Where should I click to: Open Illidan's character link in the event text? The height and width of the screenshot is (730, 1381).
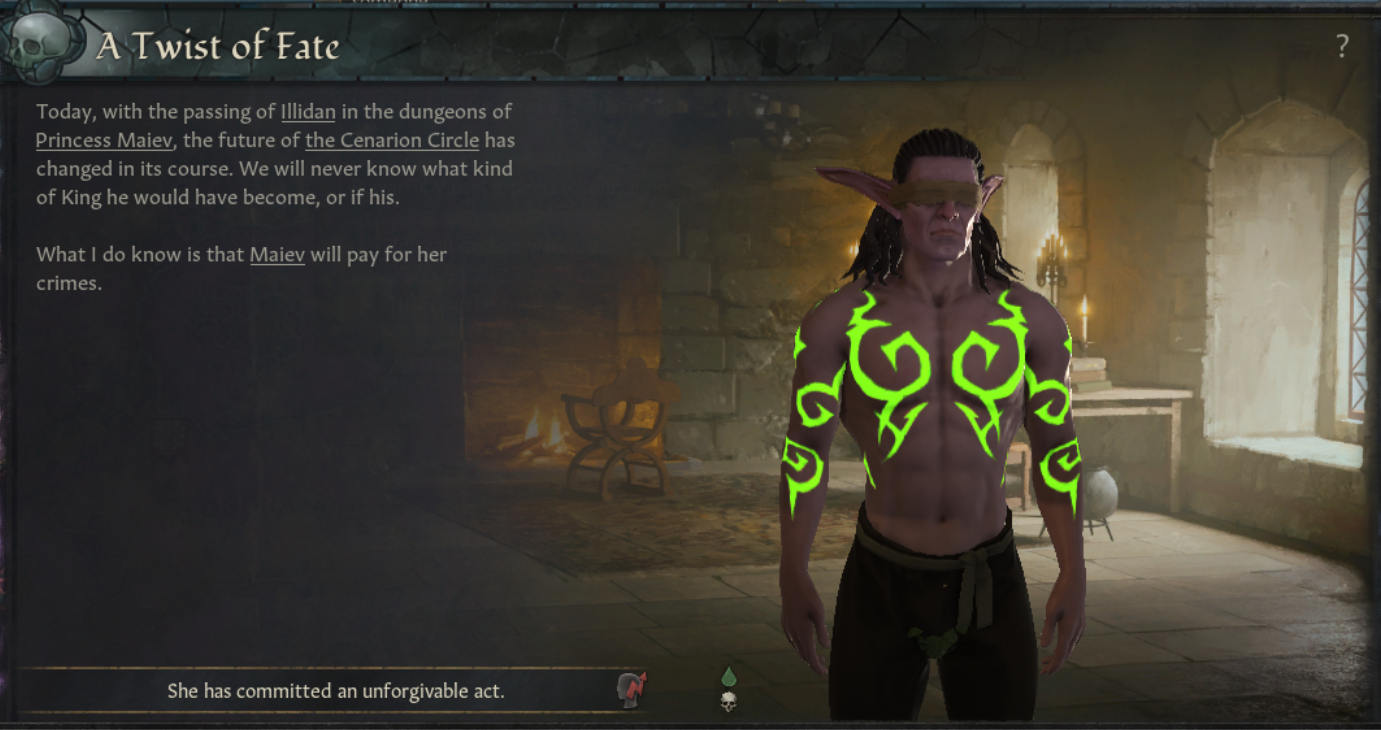[x=310, y=111]
